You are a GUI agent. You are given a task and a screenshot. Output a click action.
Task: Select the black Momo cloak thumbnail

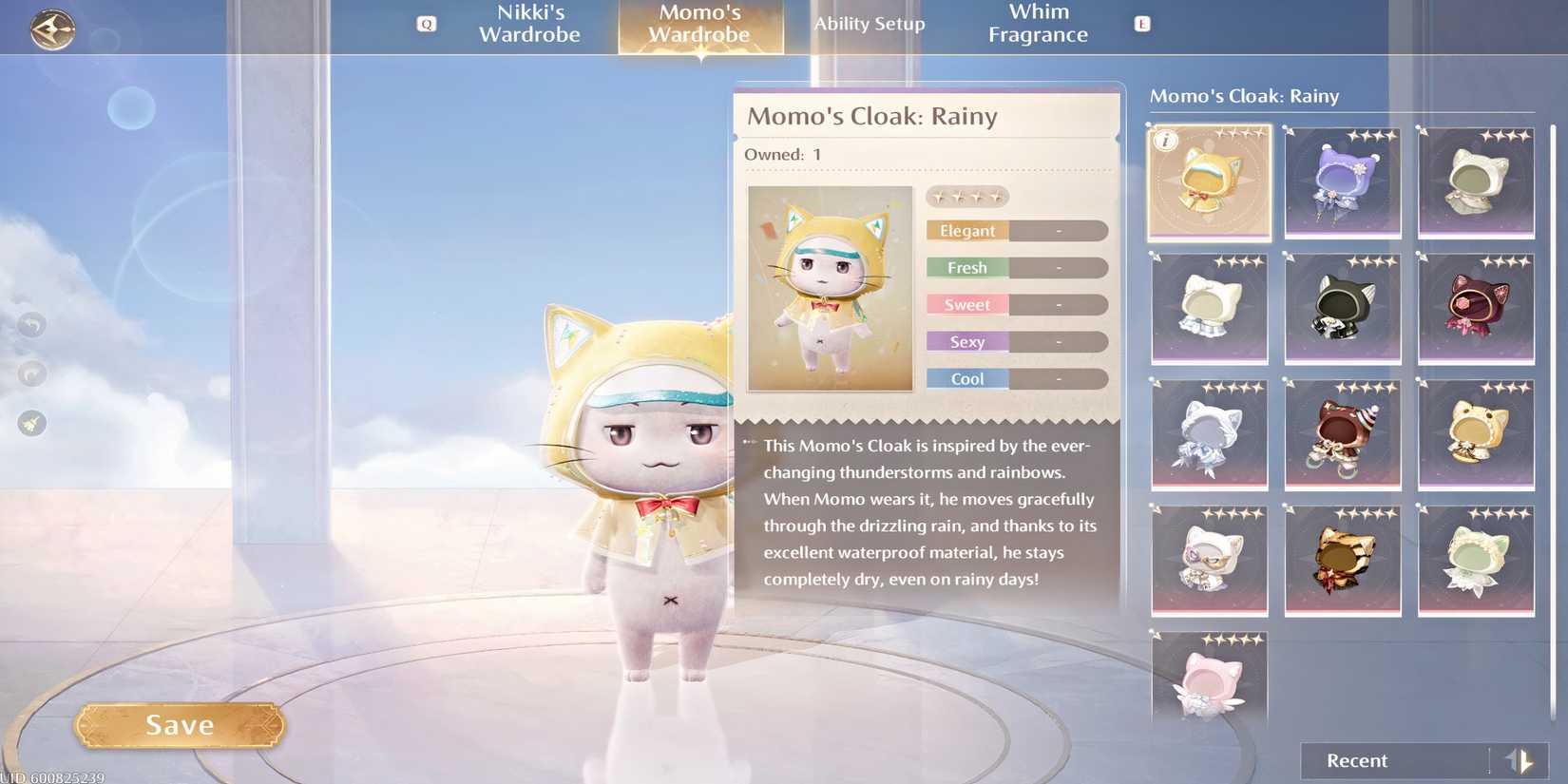click(x=1342, y=309)
